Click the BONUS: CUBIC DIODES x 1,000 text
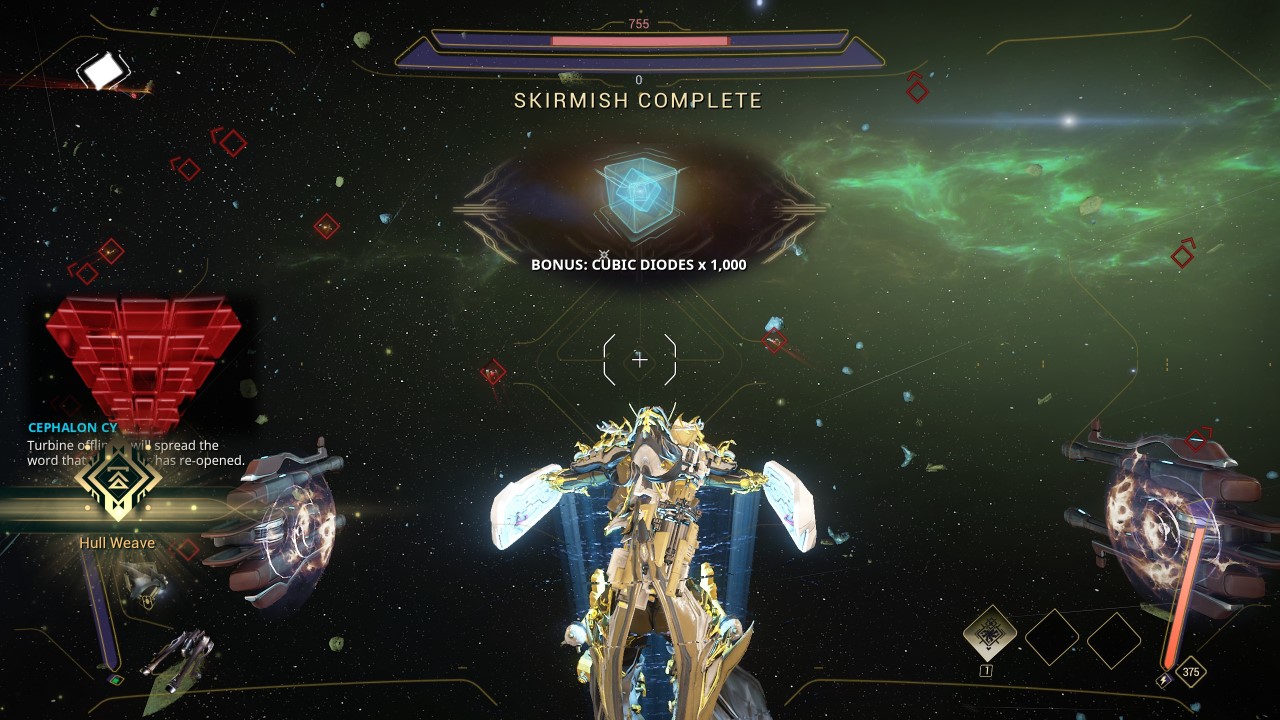The width and height of the screenshot is (1280, 720). click(x=639, y=266)
